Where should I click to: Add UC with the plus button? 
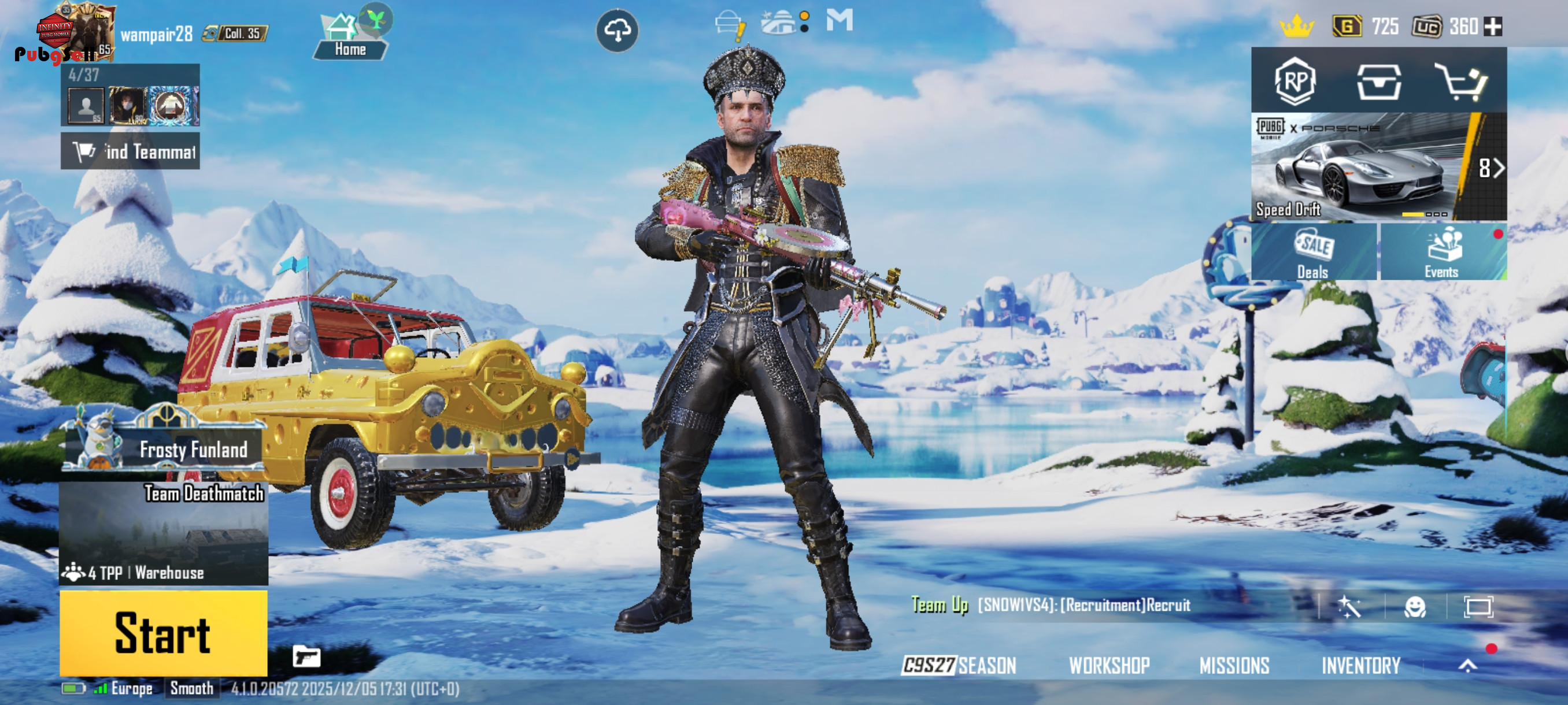click(1493, 27)
